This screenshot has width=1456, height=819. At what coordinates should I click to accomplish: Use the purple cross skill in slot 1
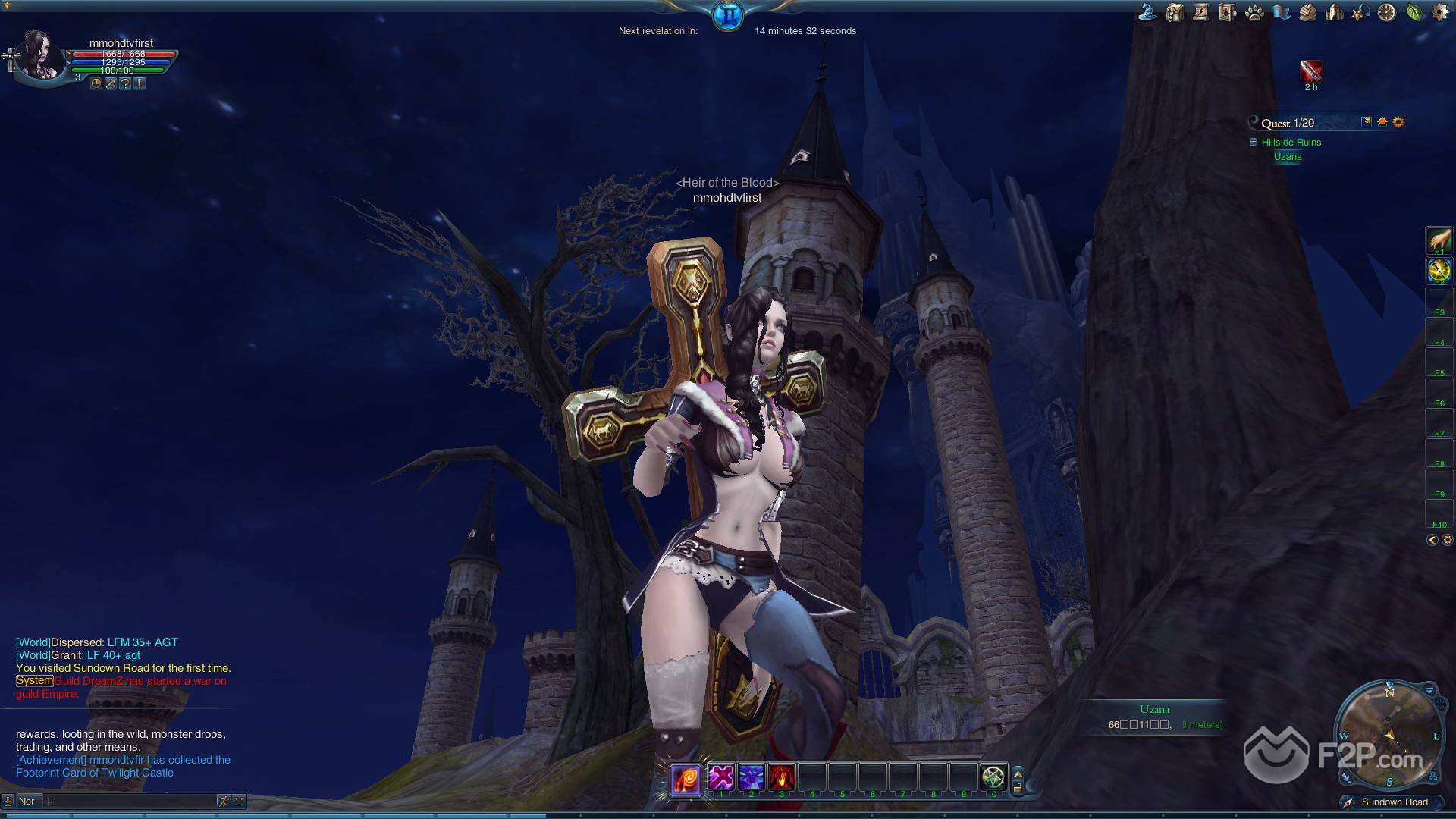point(721,777)
